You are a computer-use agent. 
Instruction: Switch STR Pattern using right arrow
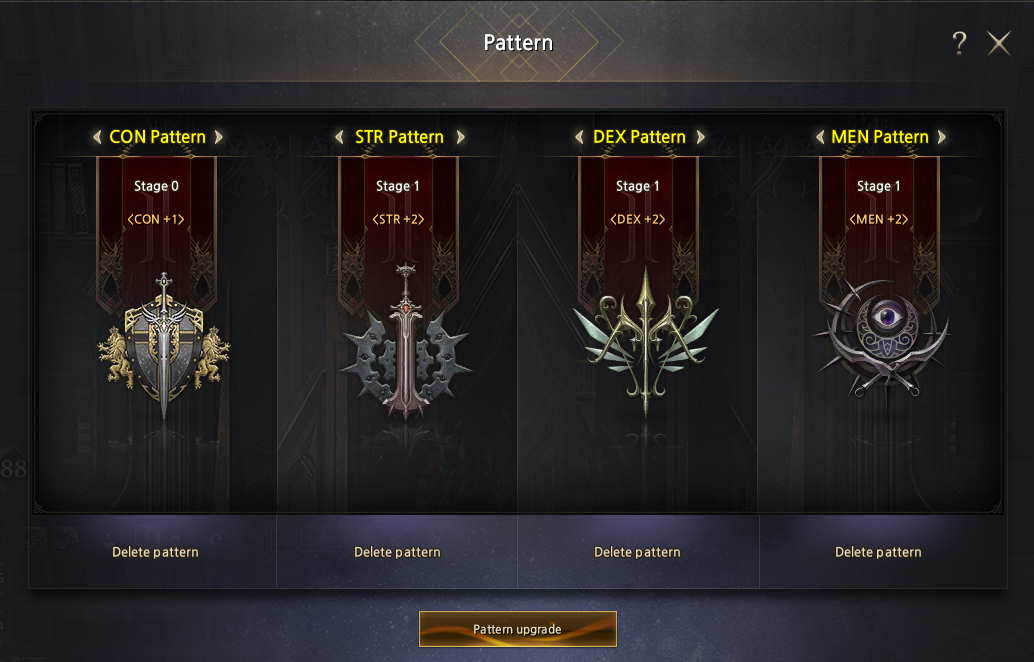[x=460, y=137]
